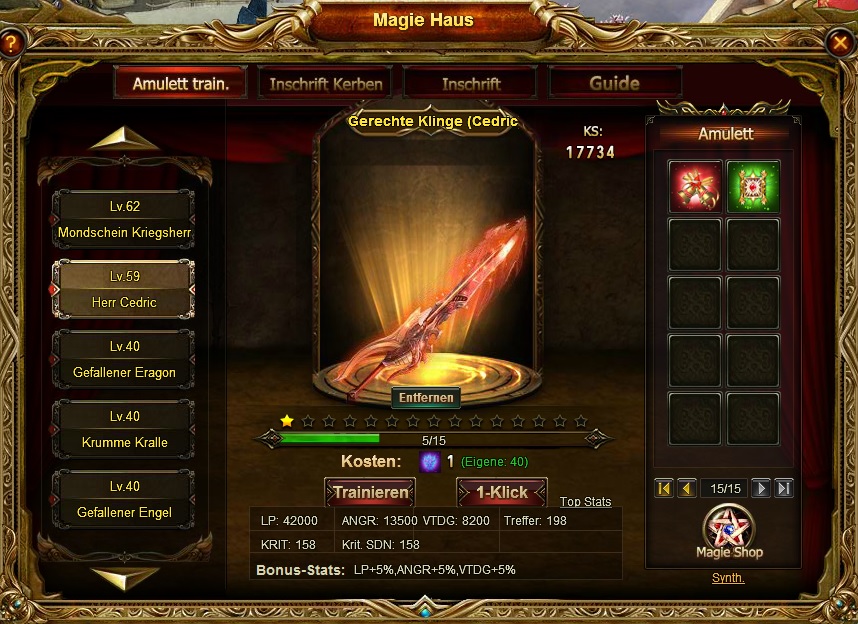Pick Krumme Kralle Lv.40
This screenshot has height=624, width=858.
124,430
